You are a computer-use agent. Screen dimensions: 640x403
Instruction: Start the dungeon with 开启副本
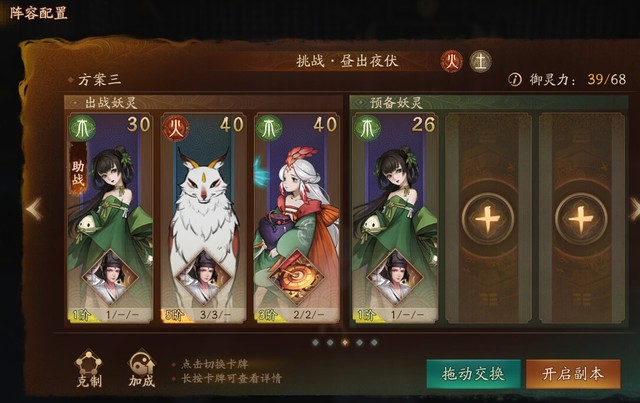[573, 374]
